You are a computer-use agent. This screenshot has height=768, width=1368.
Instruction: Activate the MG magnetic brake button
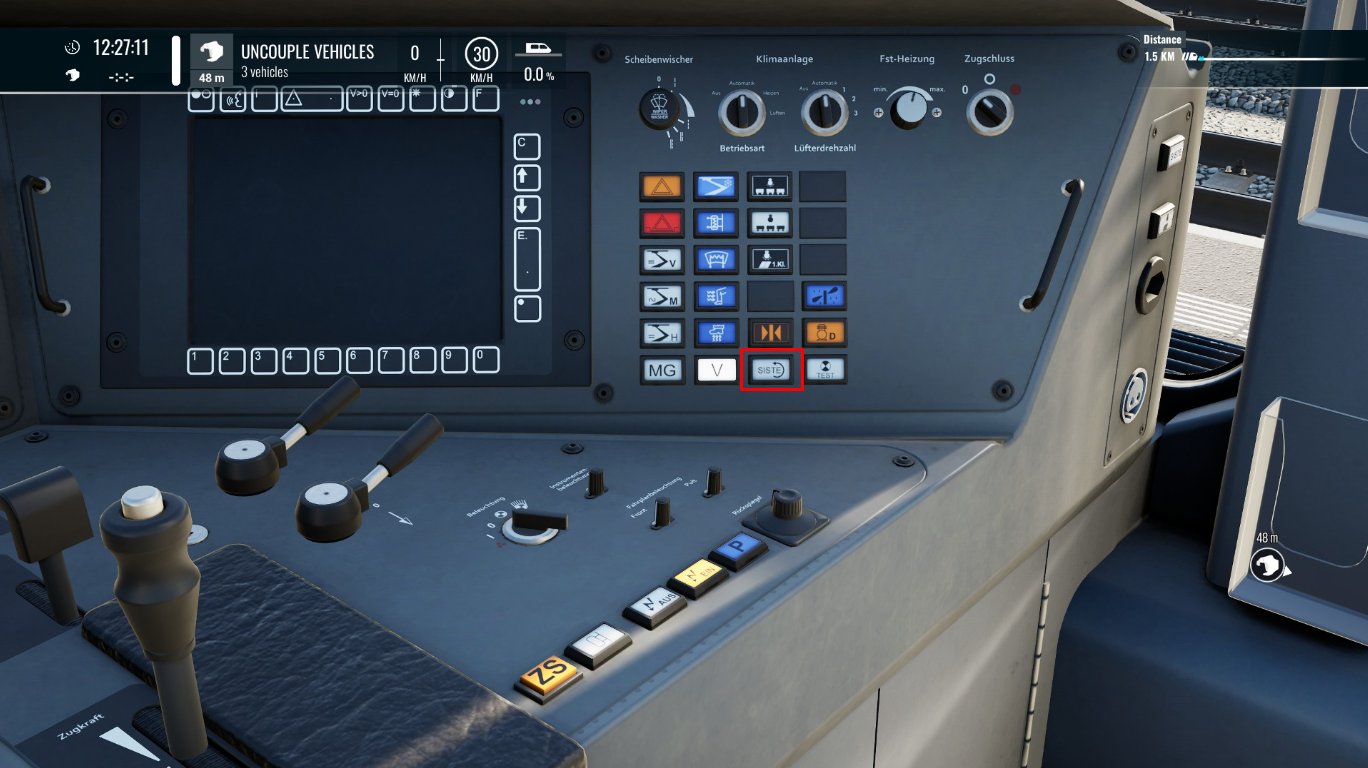[x=662, y=370]
